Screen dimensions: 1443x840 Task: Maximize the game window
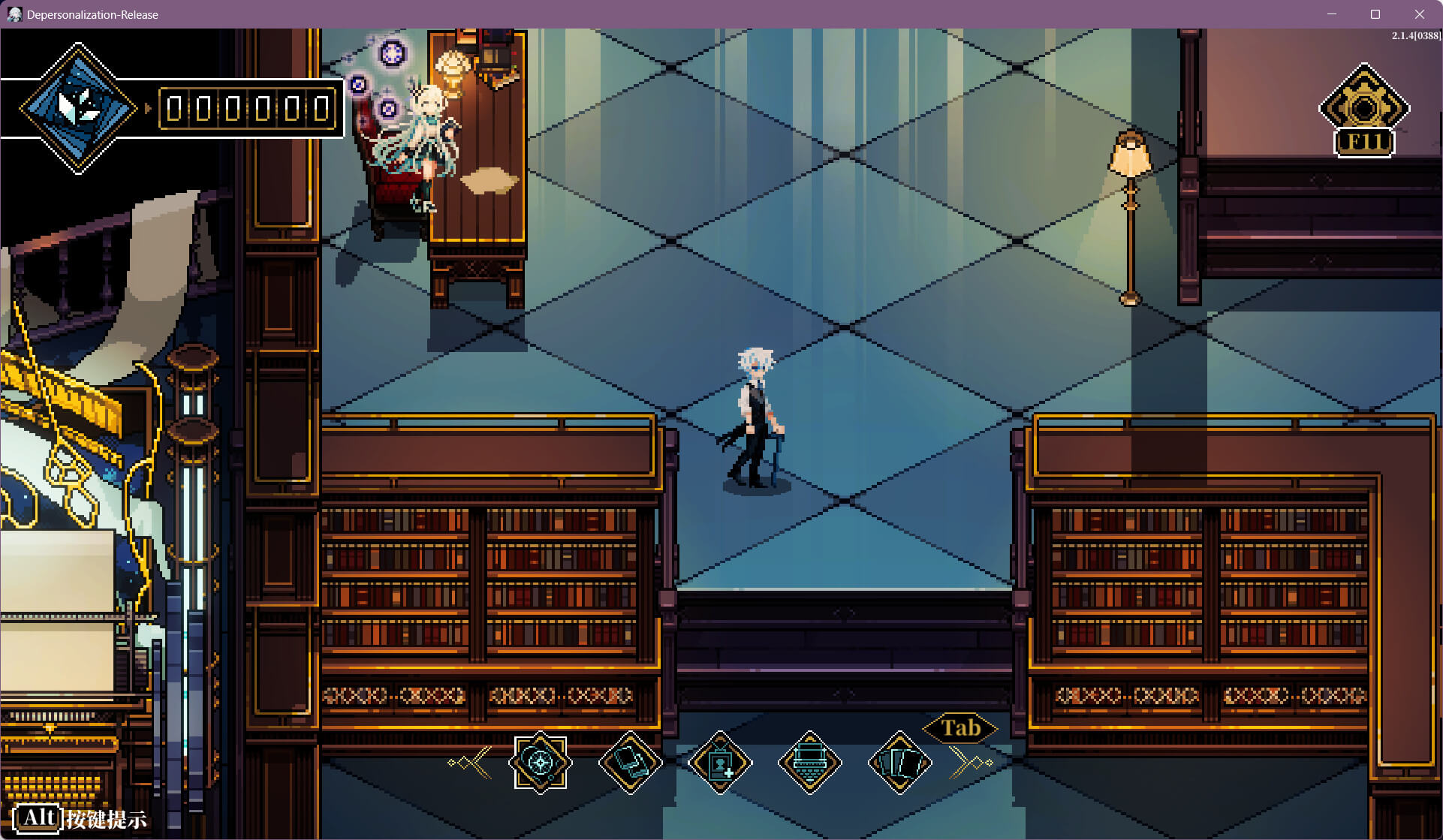click(1375, 14)
